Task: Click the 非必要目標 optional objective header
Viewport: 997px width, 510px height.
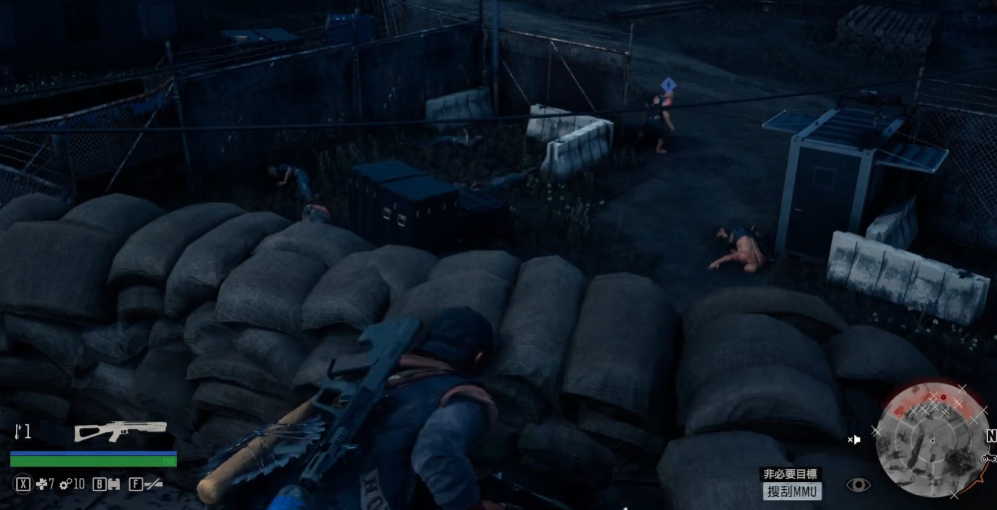Action: pos(791,473)
